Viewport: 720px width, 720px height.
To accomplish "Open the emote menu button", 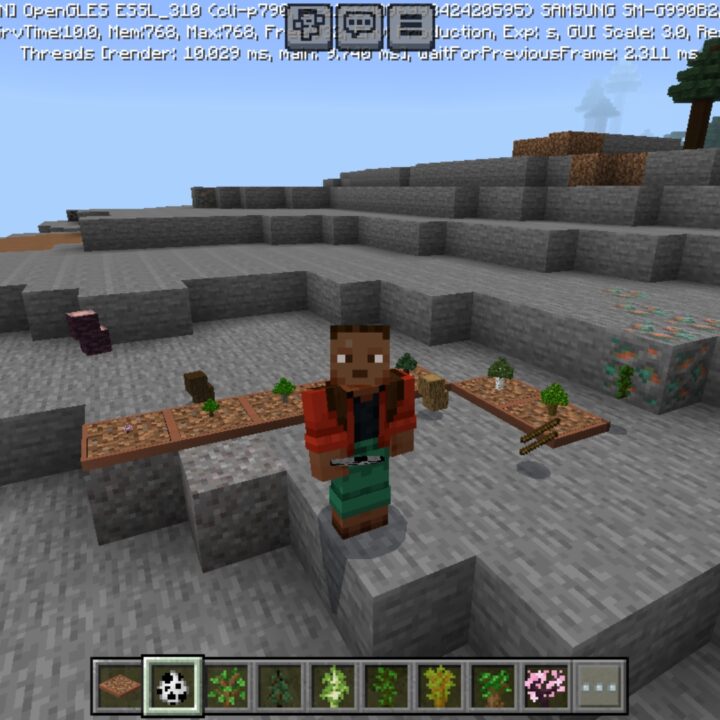I will pos(309,26).
